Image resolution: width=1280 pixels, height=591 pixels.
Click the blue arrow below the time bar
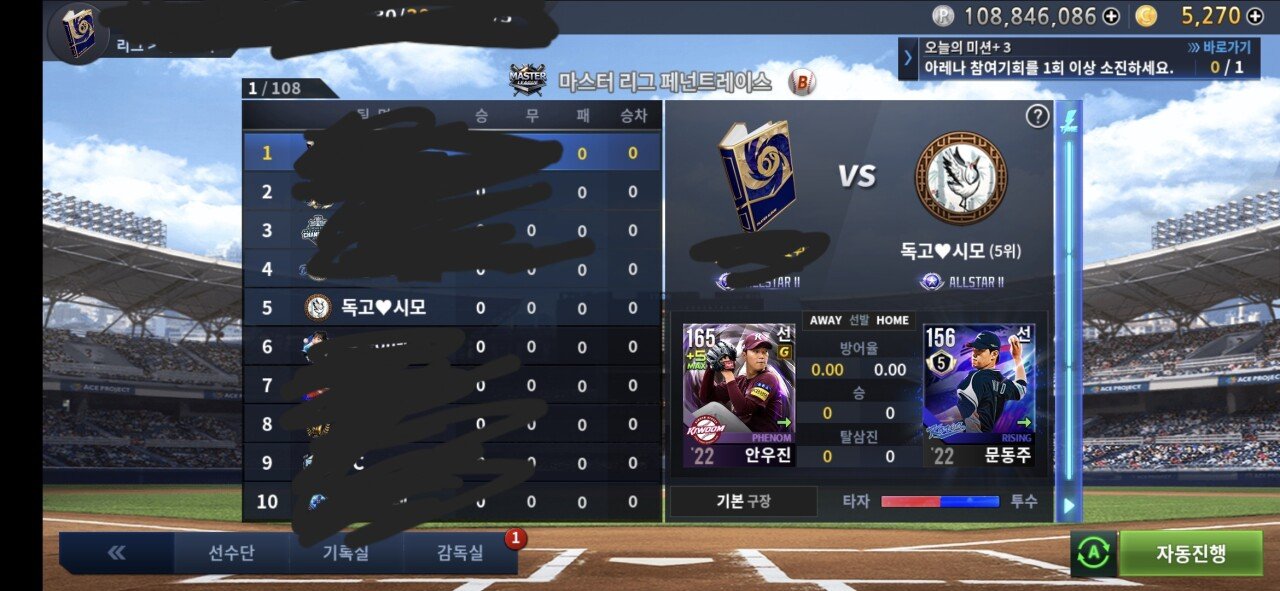pos(1068,506)
